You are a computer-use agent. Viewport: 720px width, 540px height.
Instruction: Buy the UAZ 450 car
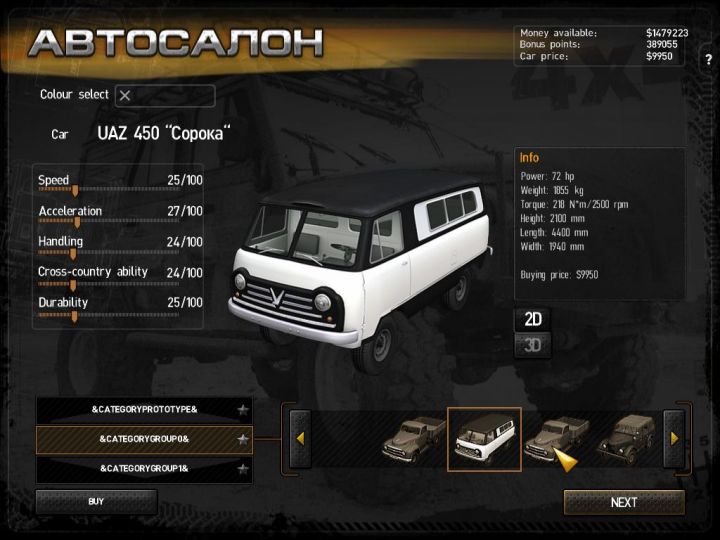tap(96, 501)
